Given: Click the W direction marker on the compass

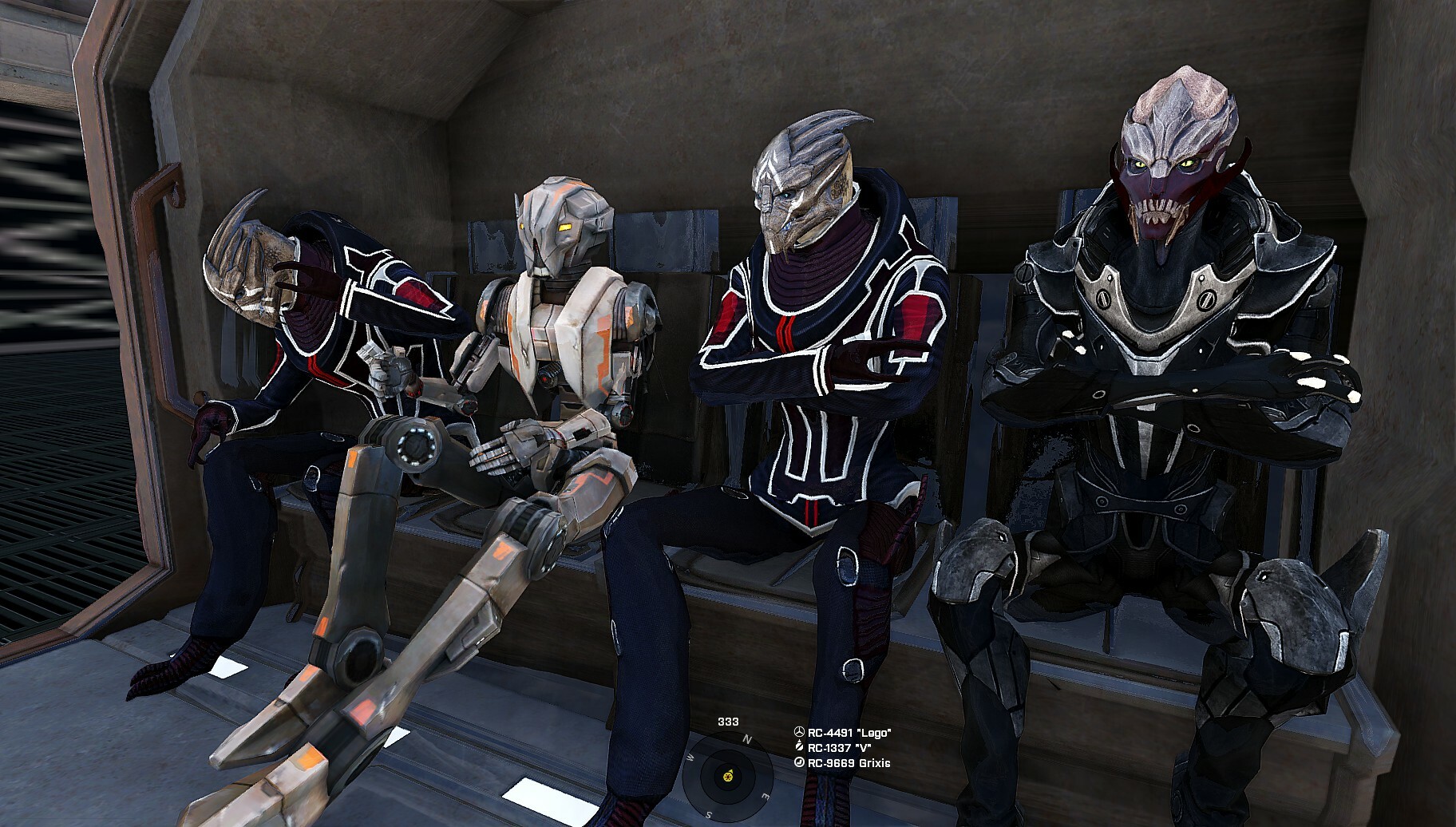Looking at the screenshot, I should click(690, 758).
